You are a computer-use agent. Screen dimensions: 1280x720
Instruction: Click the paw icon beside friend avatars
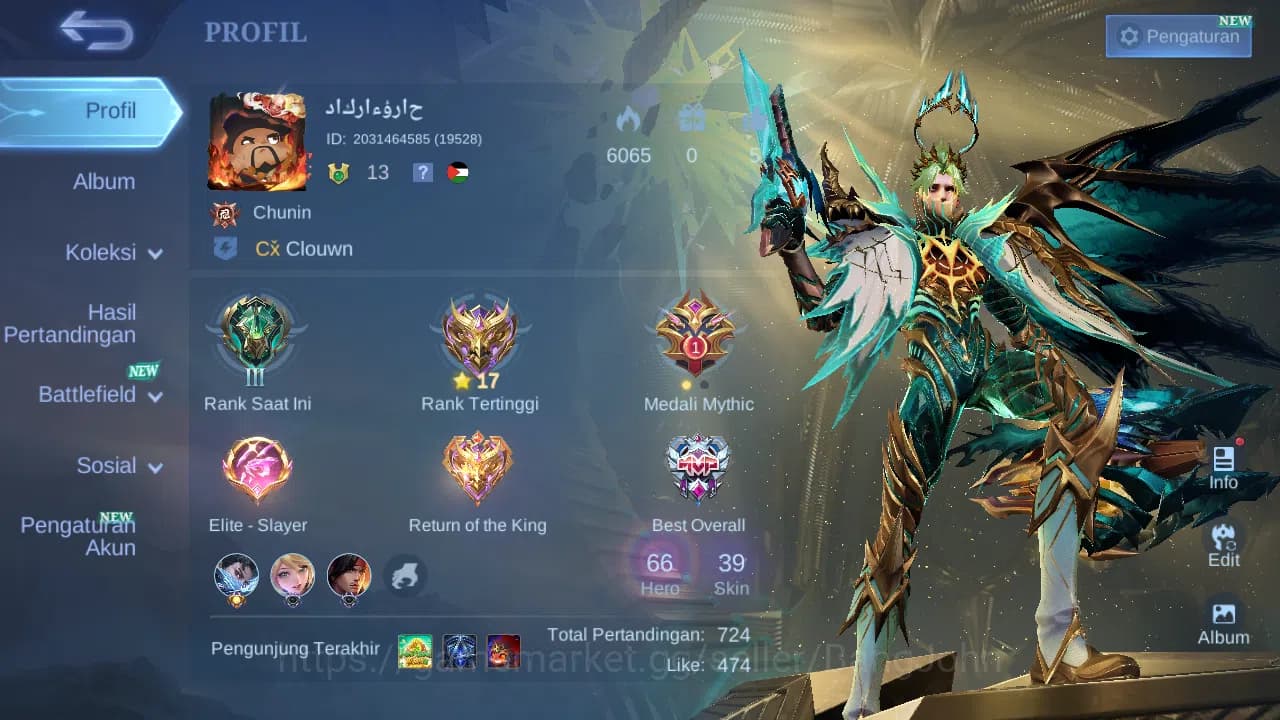406,577
